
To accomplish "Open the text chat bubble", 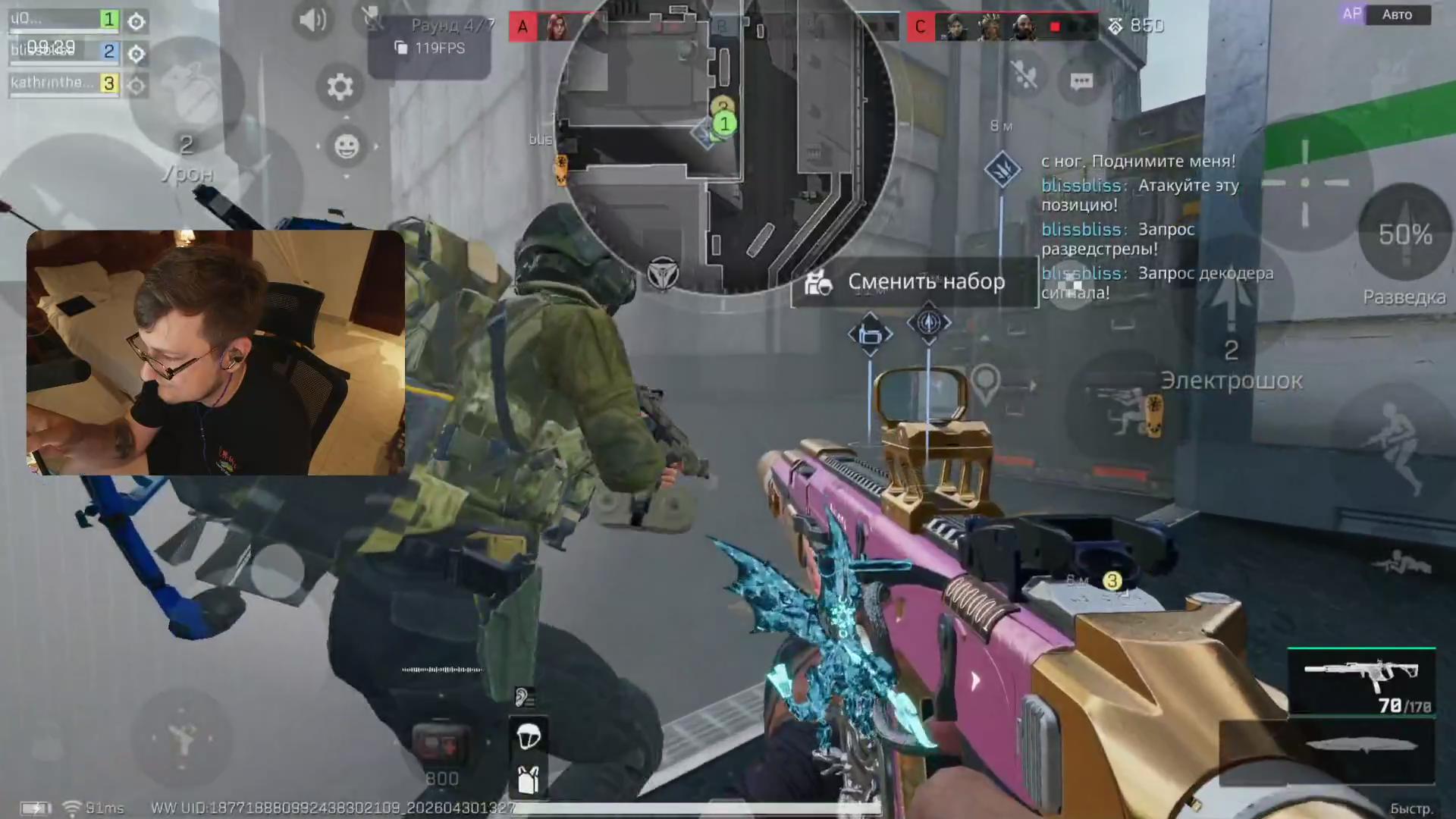I will pos(1081,81).
